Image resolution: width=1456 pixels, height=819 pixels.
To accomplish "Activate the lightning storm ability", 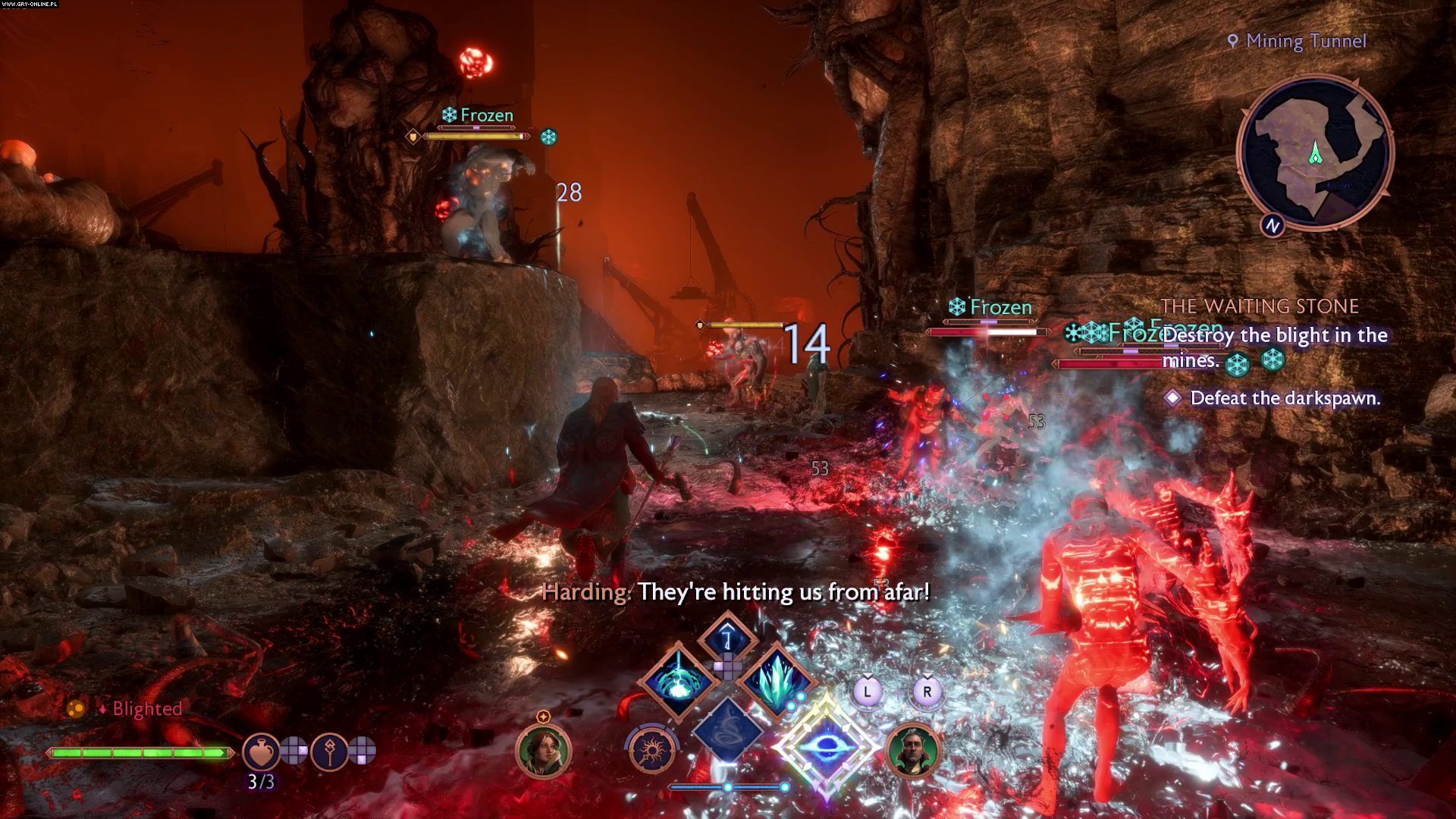I will coord(677,680).
